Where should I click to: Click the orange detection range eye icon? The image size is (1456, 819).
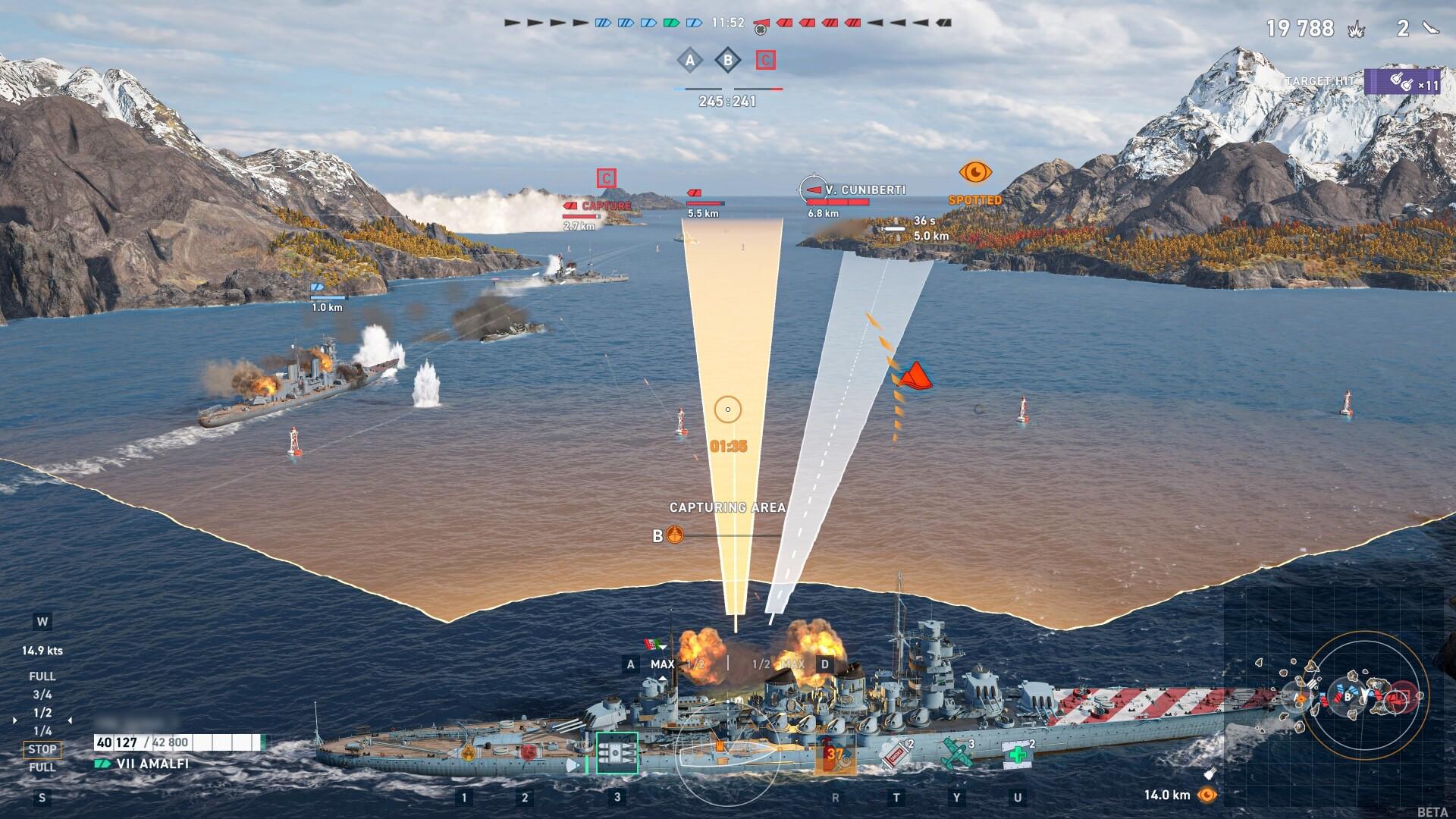1206,795
